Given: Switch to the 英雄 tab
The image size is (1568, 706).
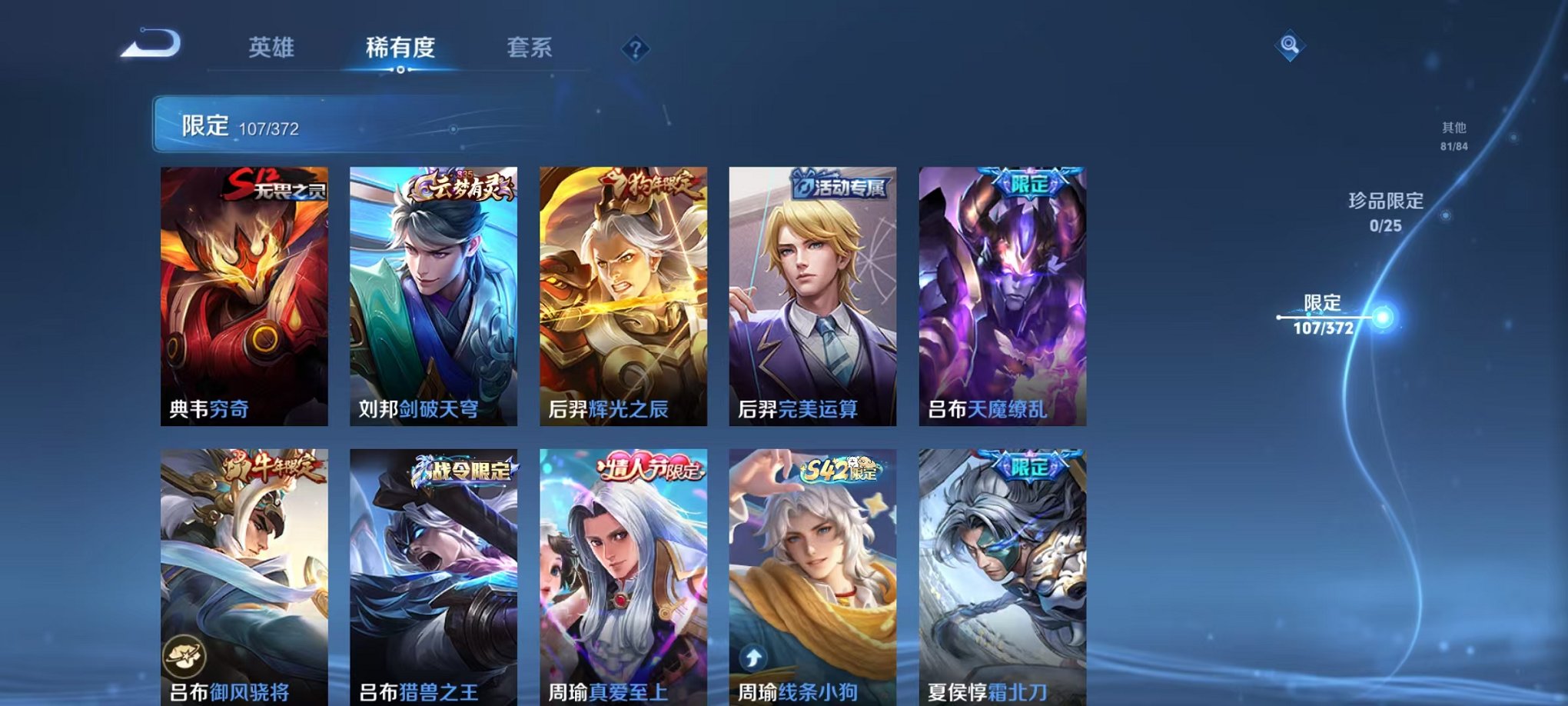Looking at the screenshot, I should [271, 48].
